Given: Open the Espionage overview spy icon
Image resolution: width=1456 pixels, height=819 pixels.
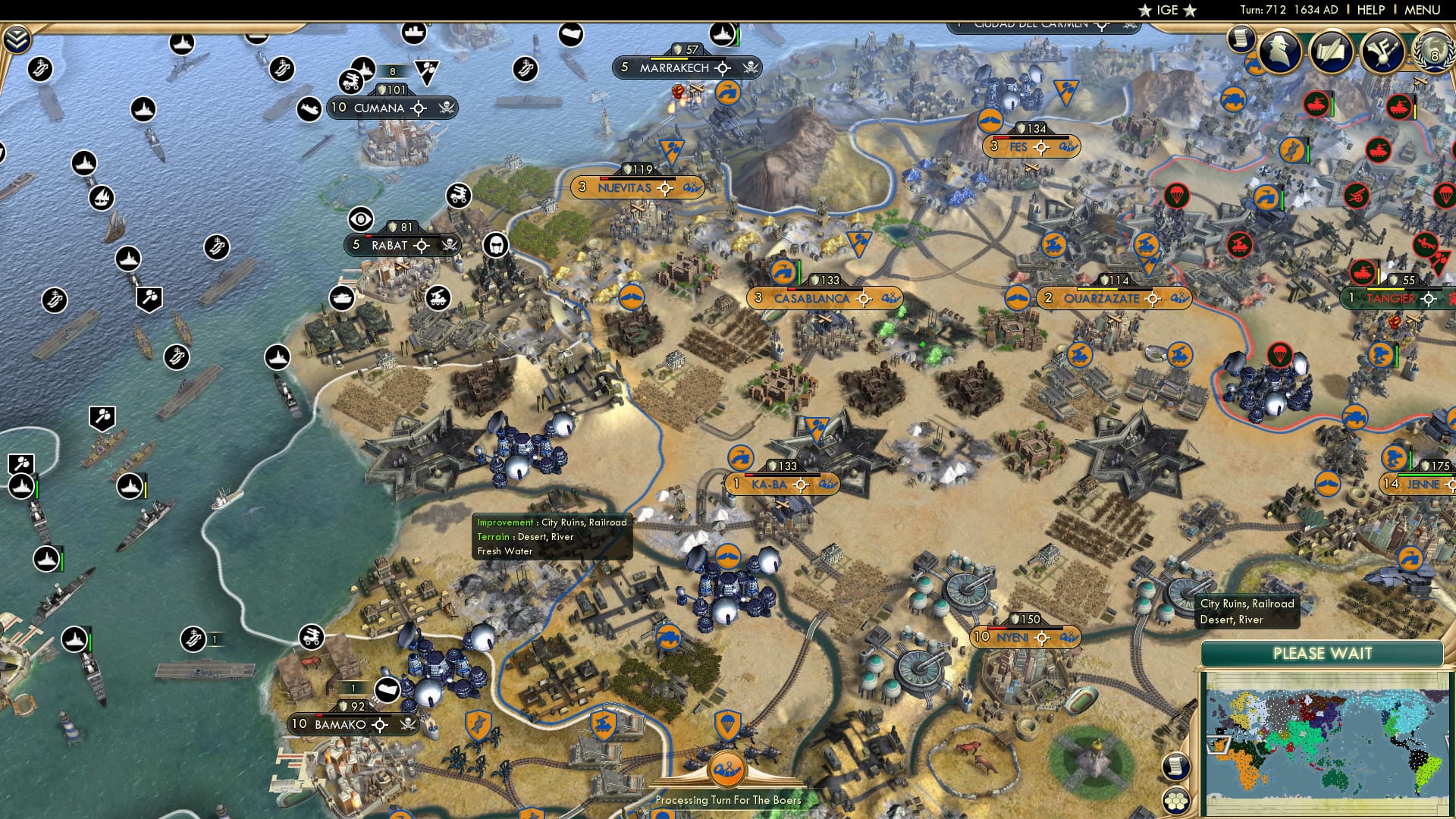Looking at the screenshot, I should click(x=1280, y=53).
